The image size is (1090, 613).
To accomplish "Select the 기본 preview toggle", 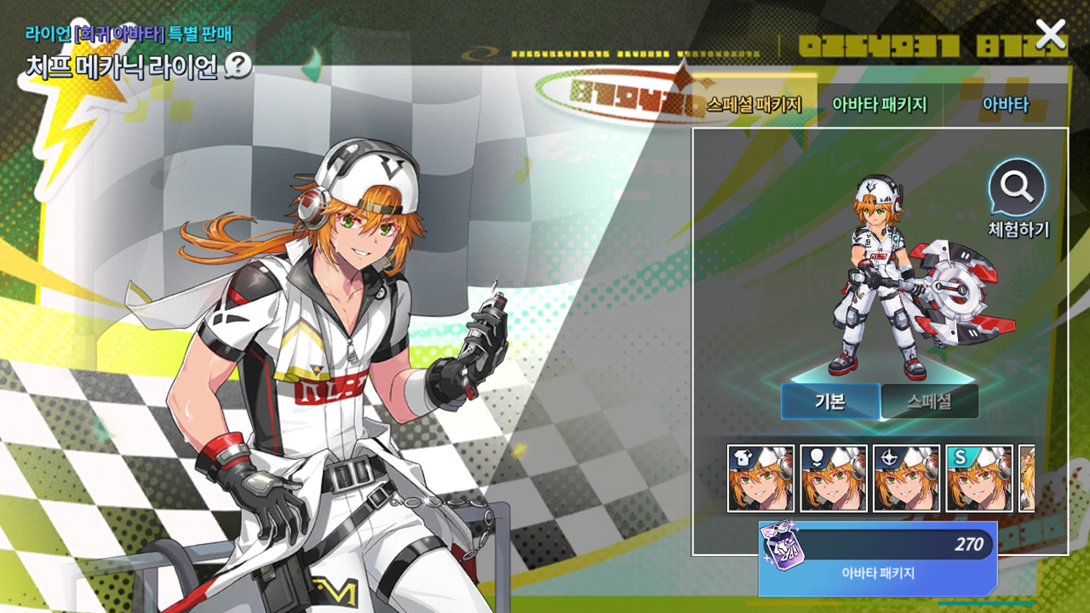I will pos(830,401).
